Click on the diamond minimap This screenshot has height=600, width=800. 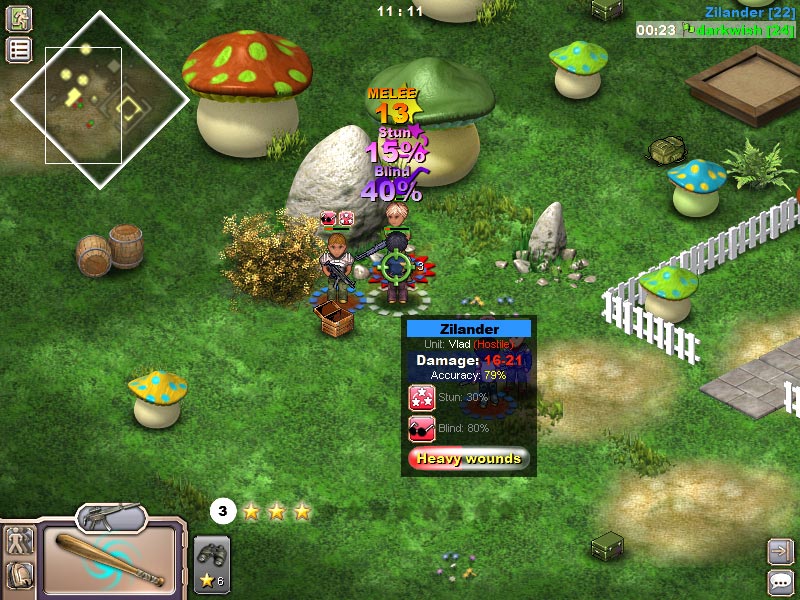point(99,100)
